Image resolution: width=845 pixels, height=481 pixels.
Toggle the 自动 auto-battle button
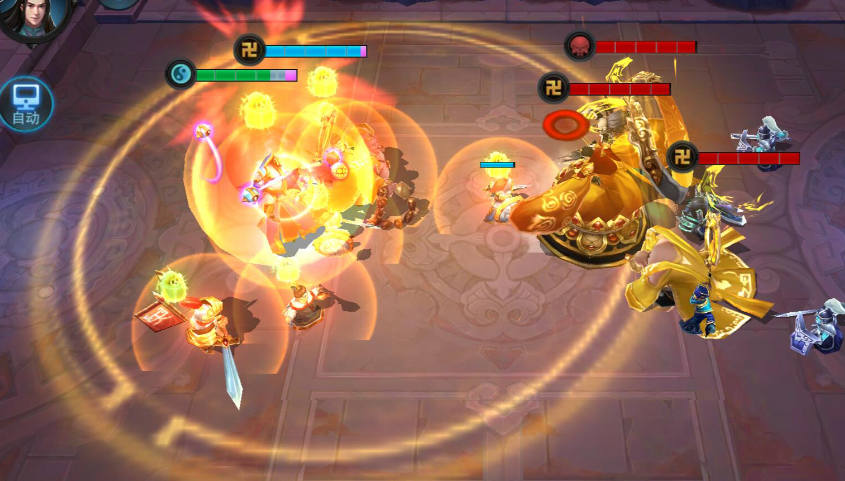[x=25, y=103]
